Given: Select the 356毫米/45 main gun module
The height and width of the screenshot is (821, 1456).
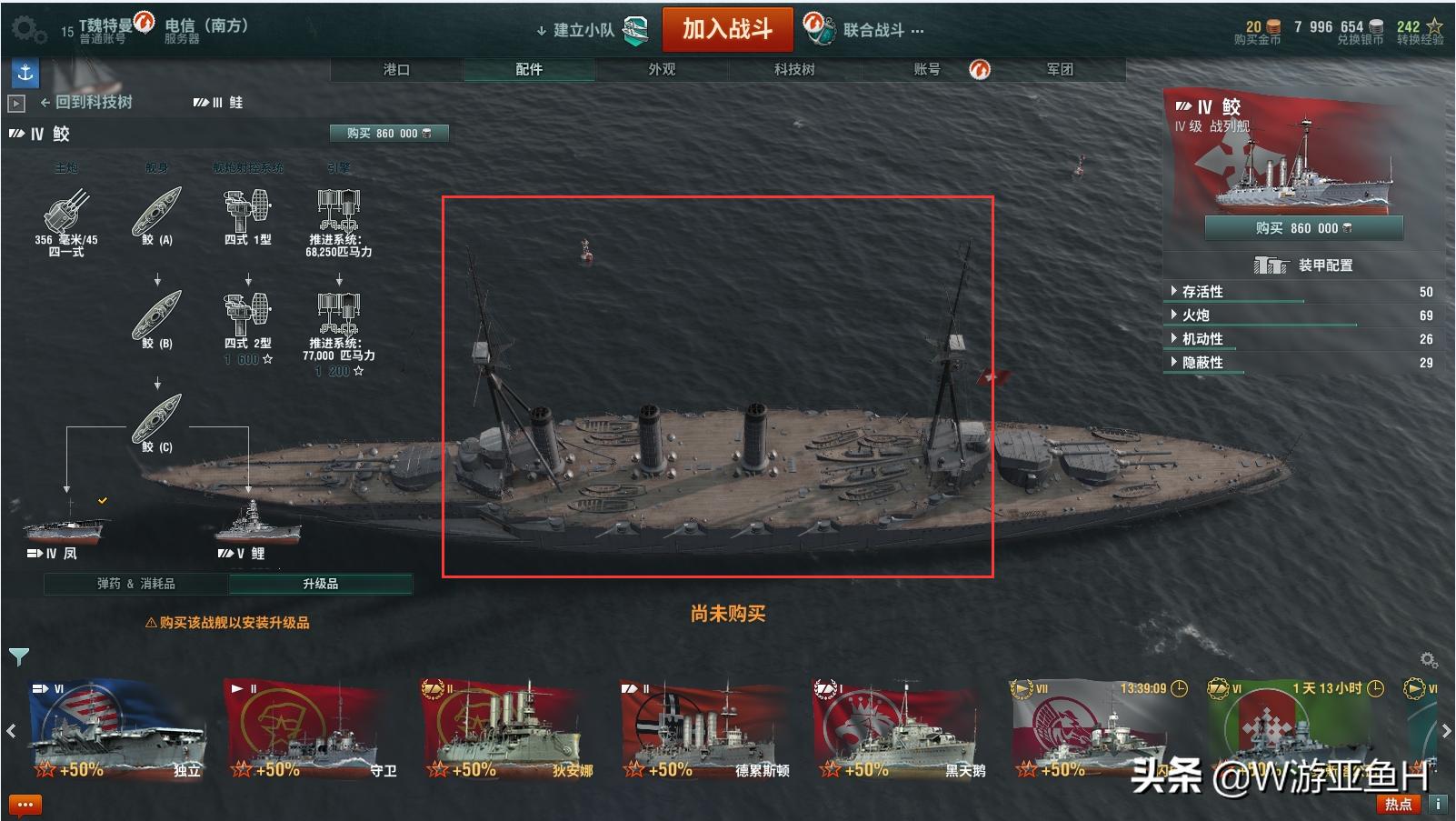Looking at the screenshot, I should click(66, 218).
